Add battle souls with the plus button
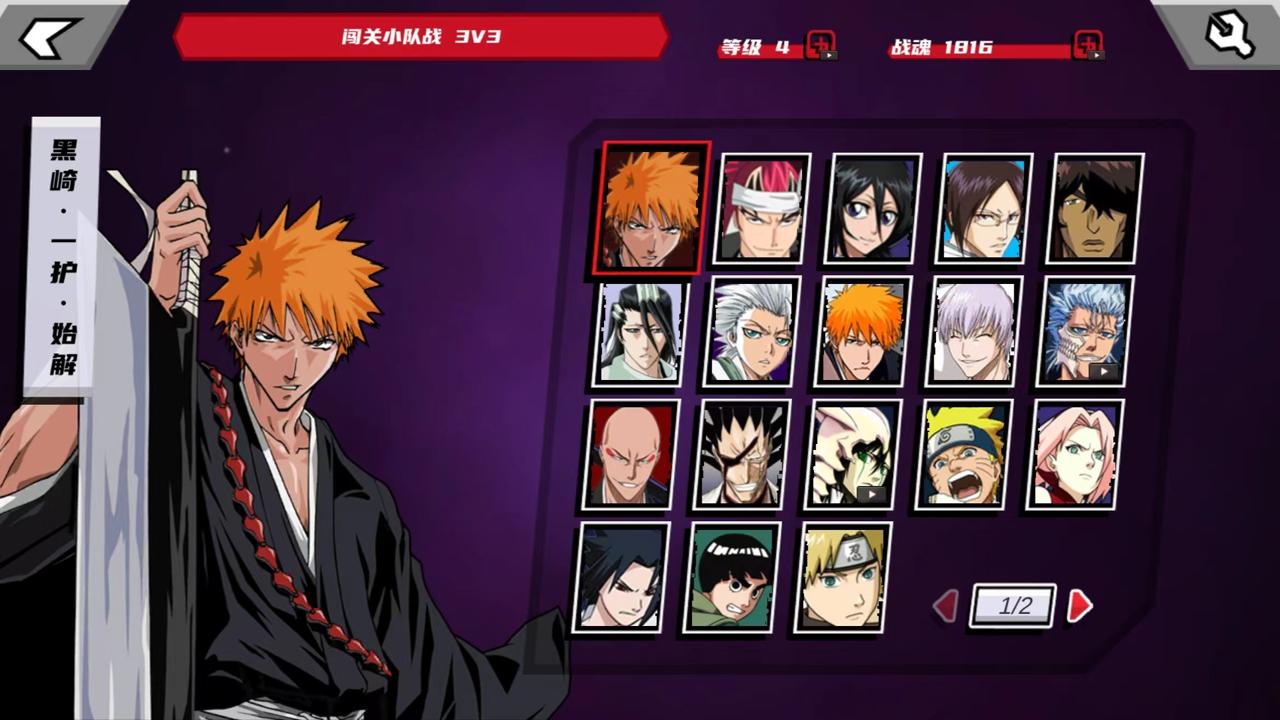 [x=1087, y=46]
